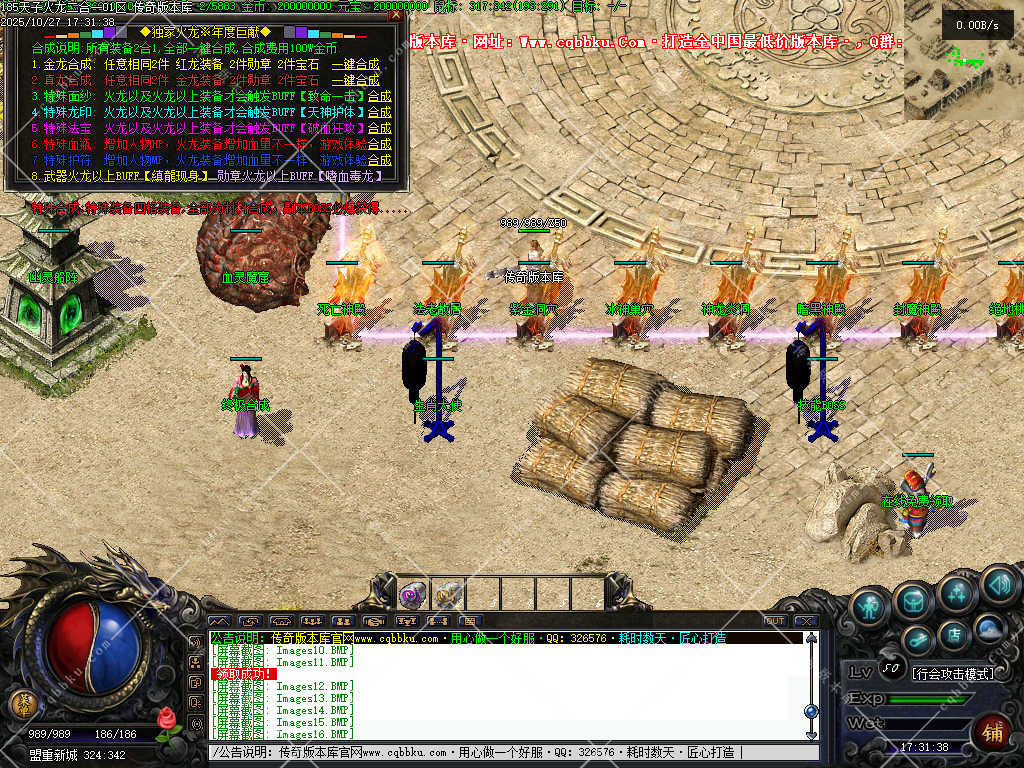
Task: Choose 合成 for 特殊面纱
Action: click(x=379, y=96)
